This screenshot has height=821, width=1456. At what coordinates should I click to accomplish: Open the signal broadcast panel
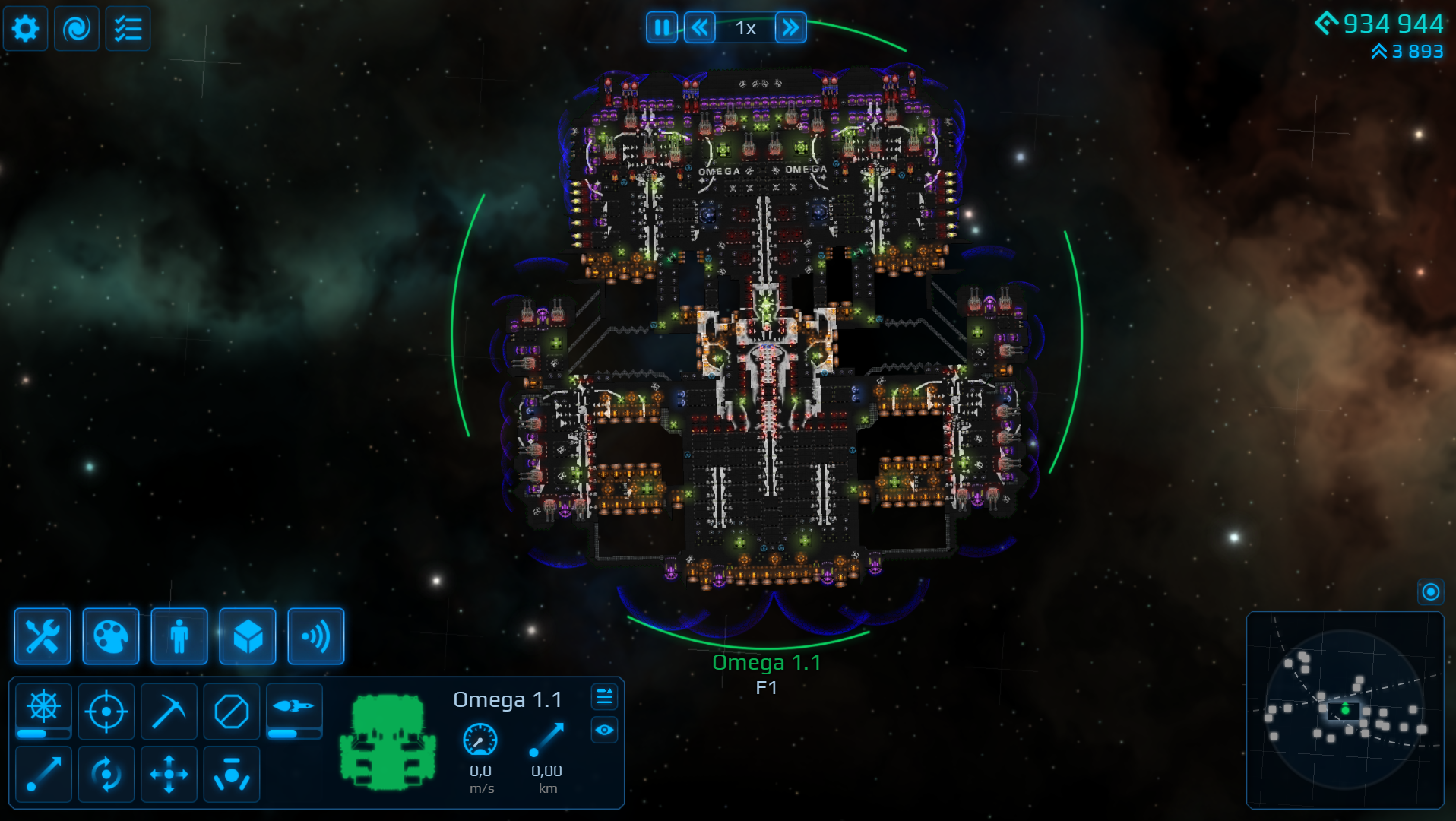(316, 636)
